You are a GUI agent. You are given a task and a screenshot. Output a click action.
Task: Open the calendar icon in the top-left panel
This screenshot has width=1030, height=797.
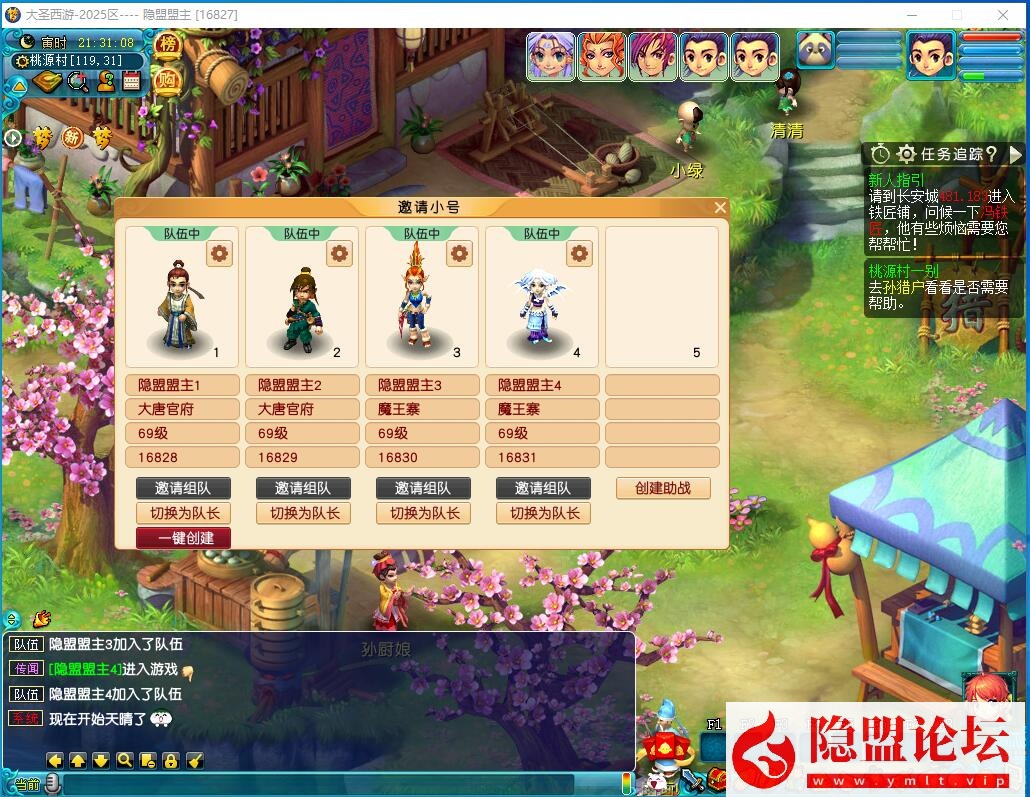(x=131, y=82)
